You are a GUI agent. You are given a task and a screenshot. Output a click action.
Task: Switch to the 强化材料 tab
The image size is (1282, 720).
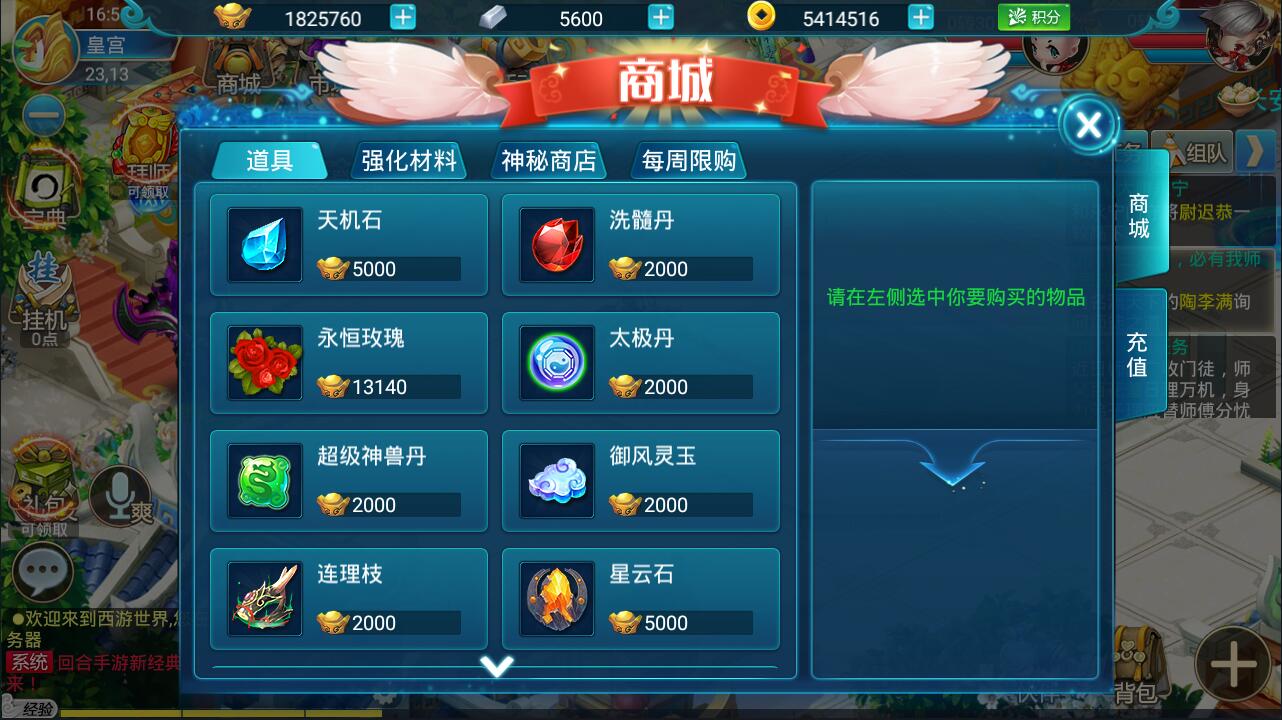tap(408, 160)
